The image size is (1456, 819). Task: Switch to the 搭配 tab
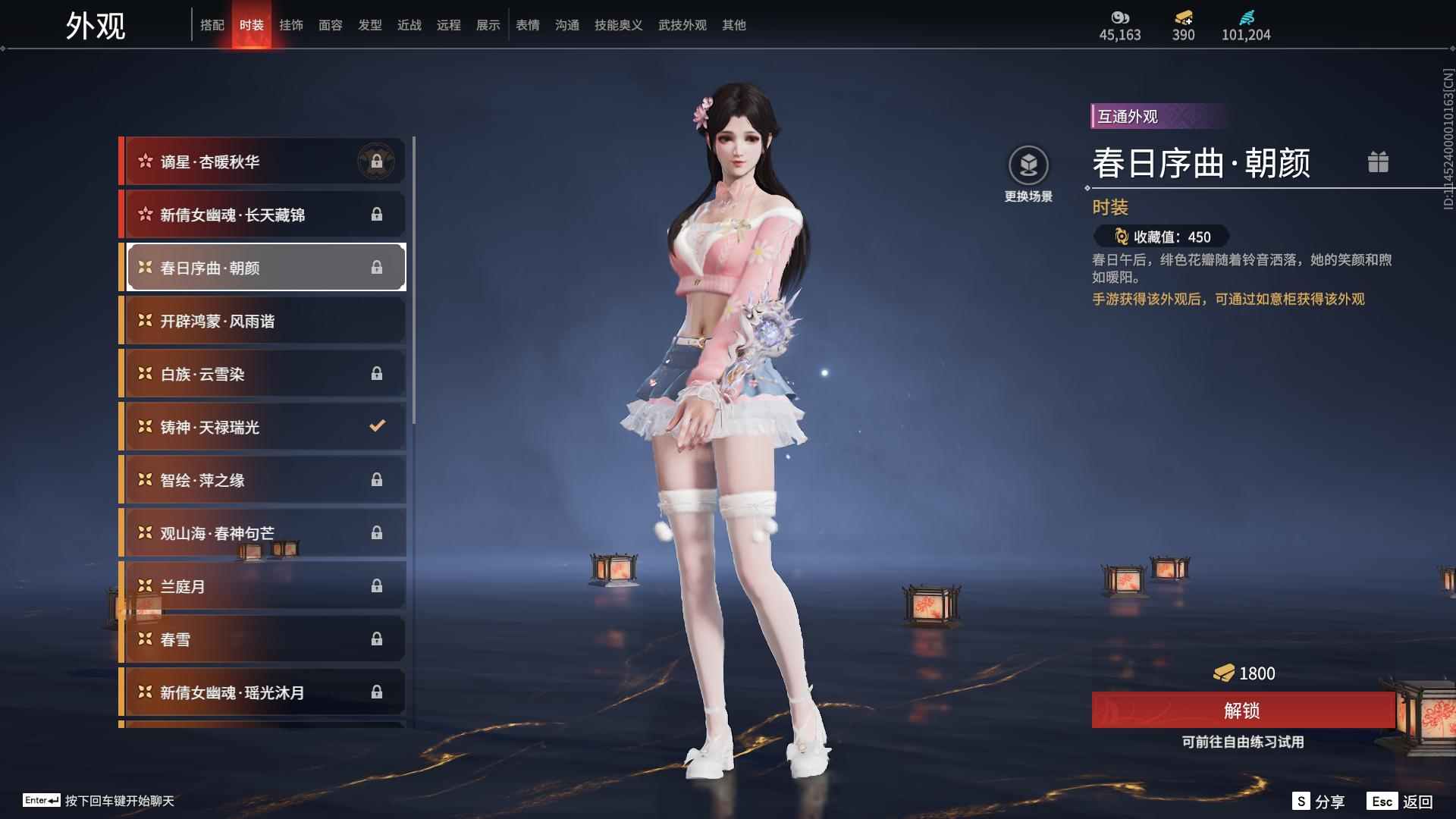(x=213, y=24)
